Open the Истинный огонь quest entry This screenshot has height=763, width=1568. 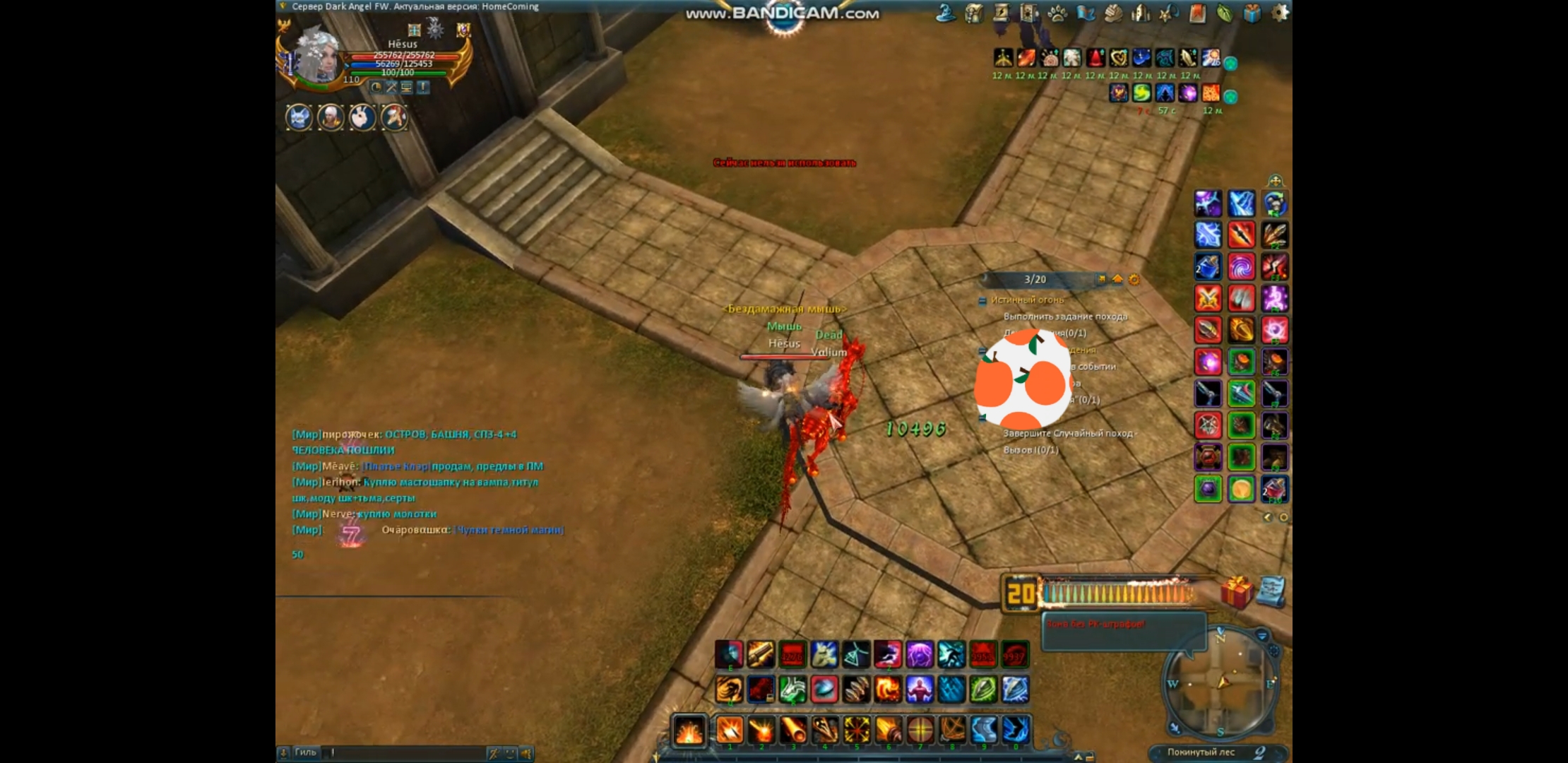1027,300
